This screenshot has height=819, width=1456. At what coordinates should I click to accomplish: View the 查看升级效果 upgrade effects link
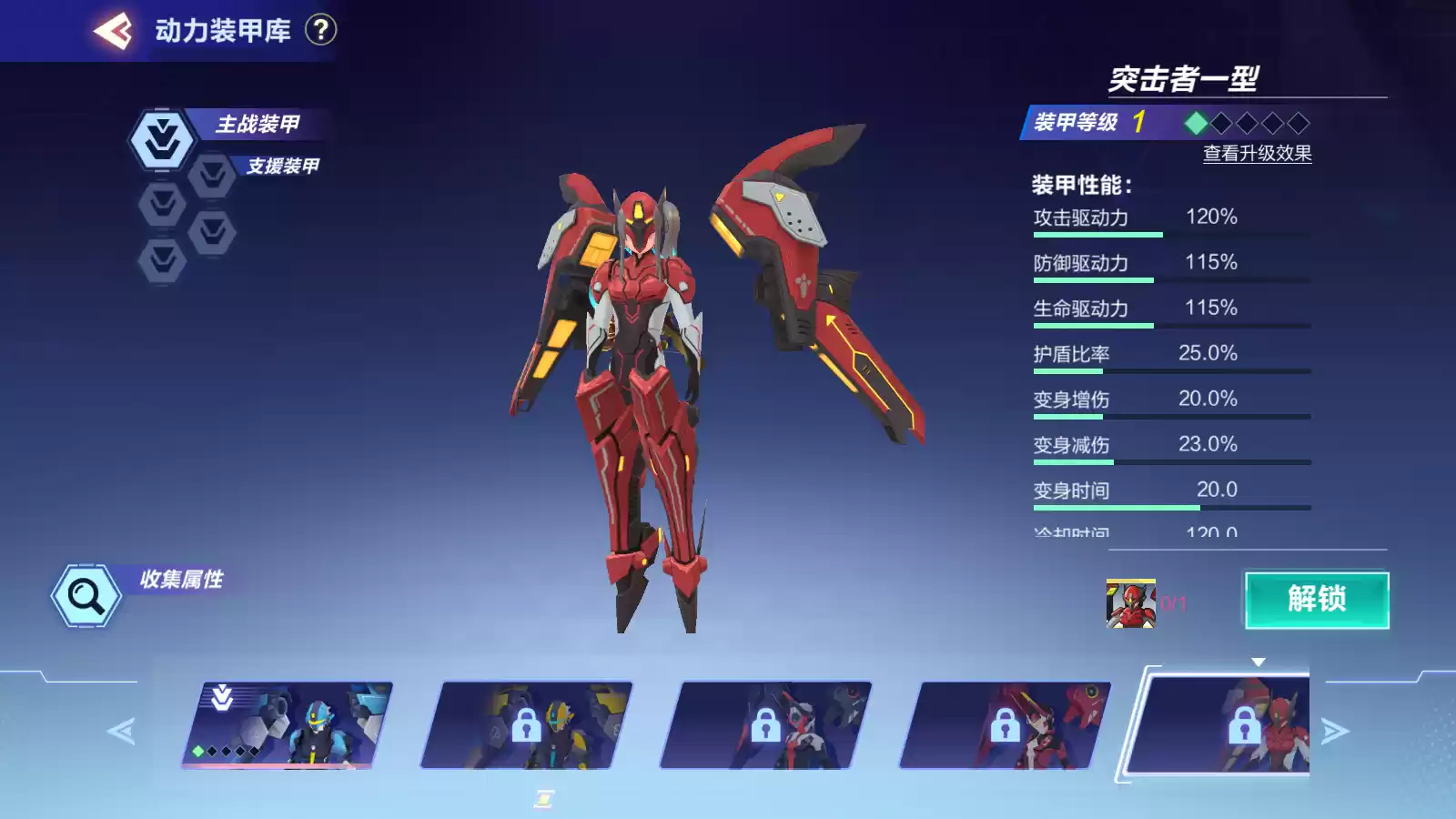[x=1257, y=154]
